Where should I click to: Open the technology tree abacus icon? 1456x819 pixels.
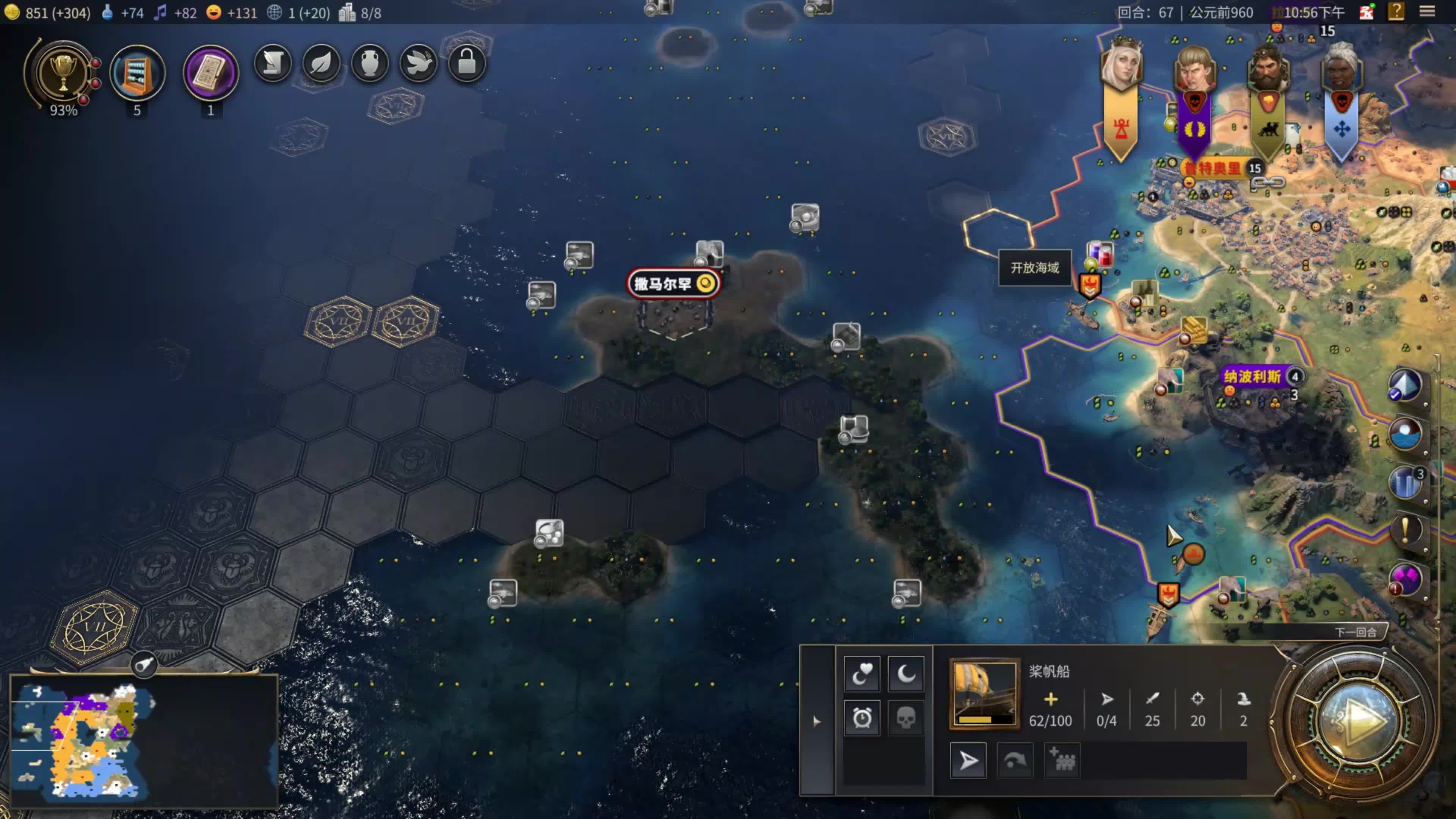tap(137, 72)
